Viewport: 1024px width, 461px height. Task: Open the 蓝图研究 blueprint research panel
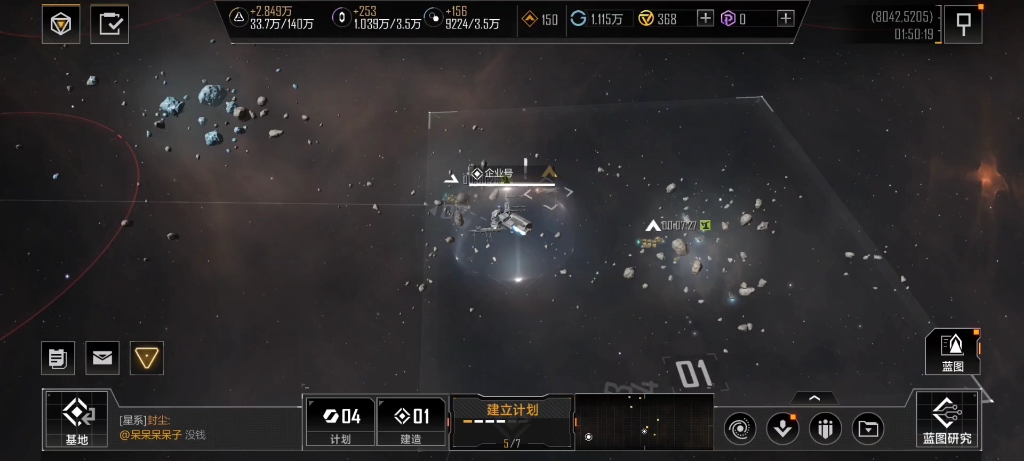click(x=946, y=419)
